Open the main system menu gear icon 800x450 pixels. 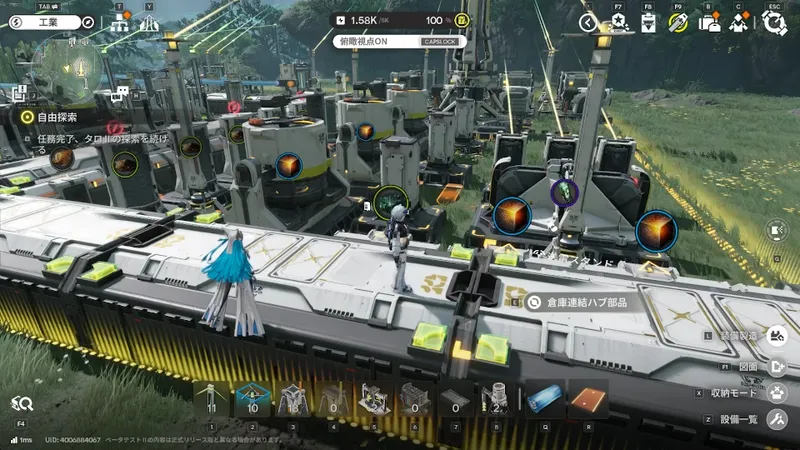click(x=773, y=22)
